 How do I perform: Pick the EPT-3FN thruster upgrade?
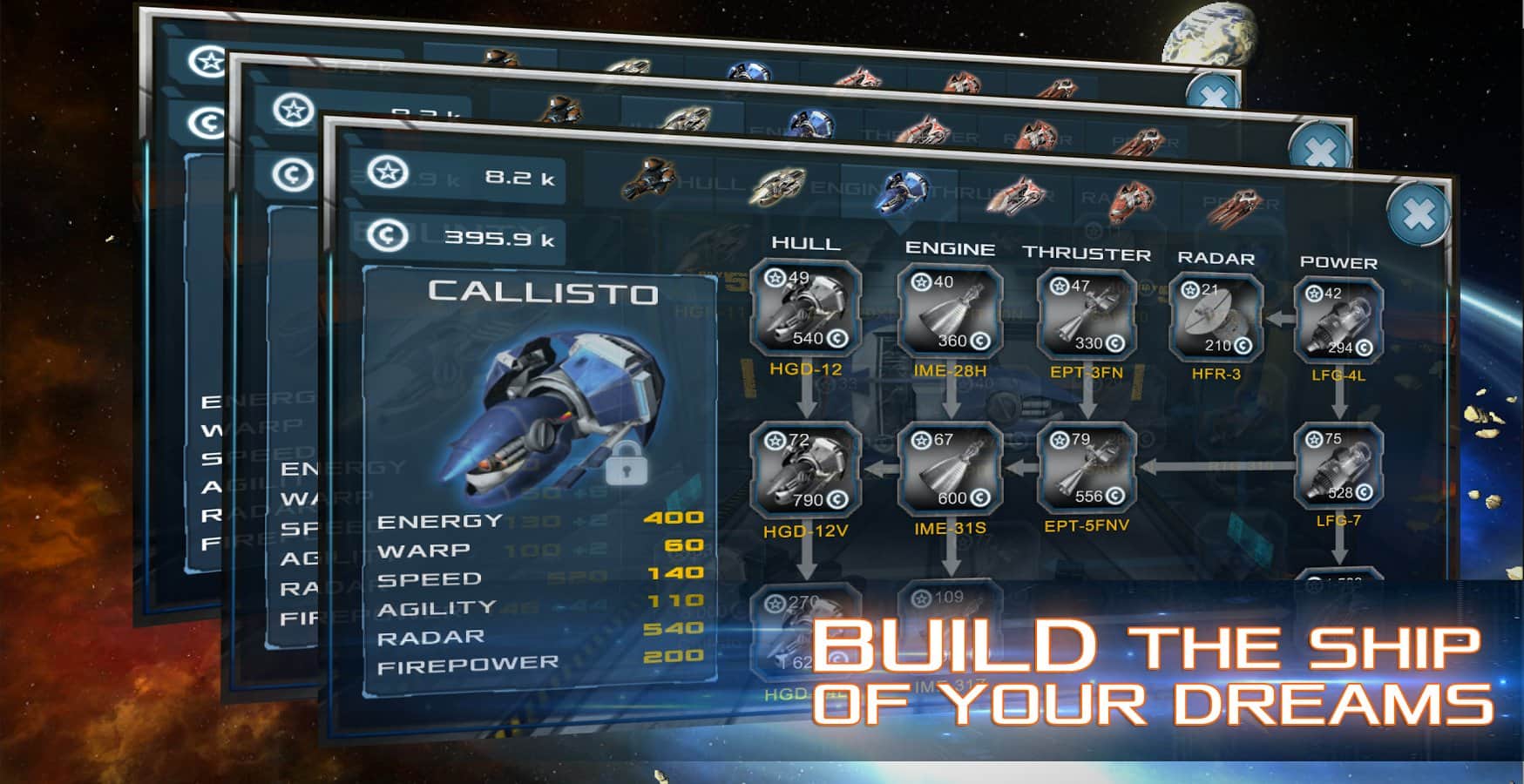coord(1087,315)
